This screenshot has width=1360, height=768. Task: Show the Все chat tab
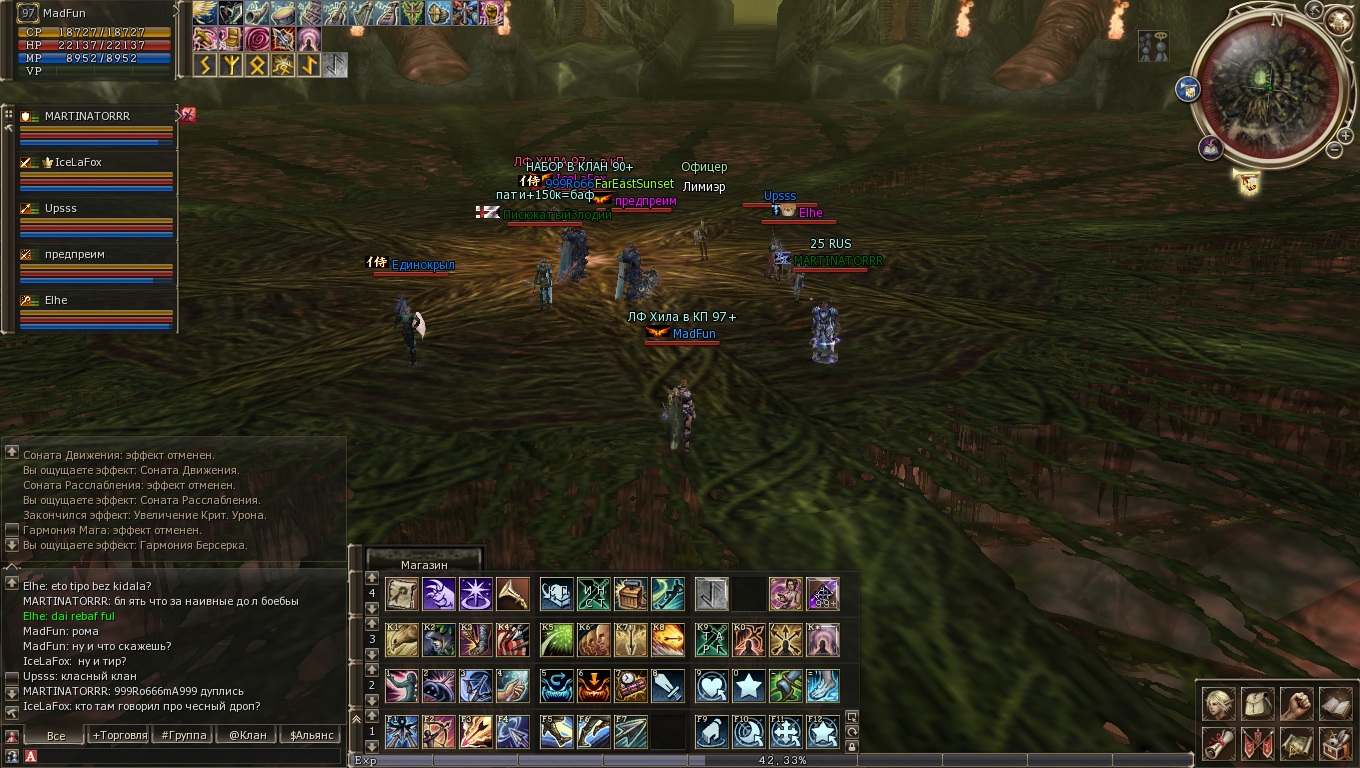coord(56,735)
